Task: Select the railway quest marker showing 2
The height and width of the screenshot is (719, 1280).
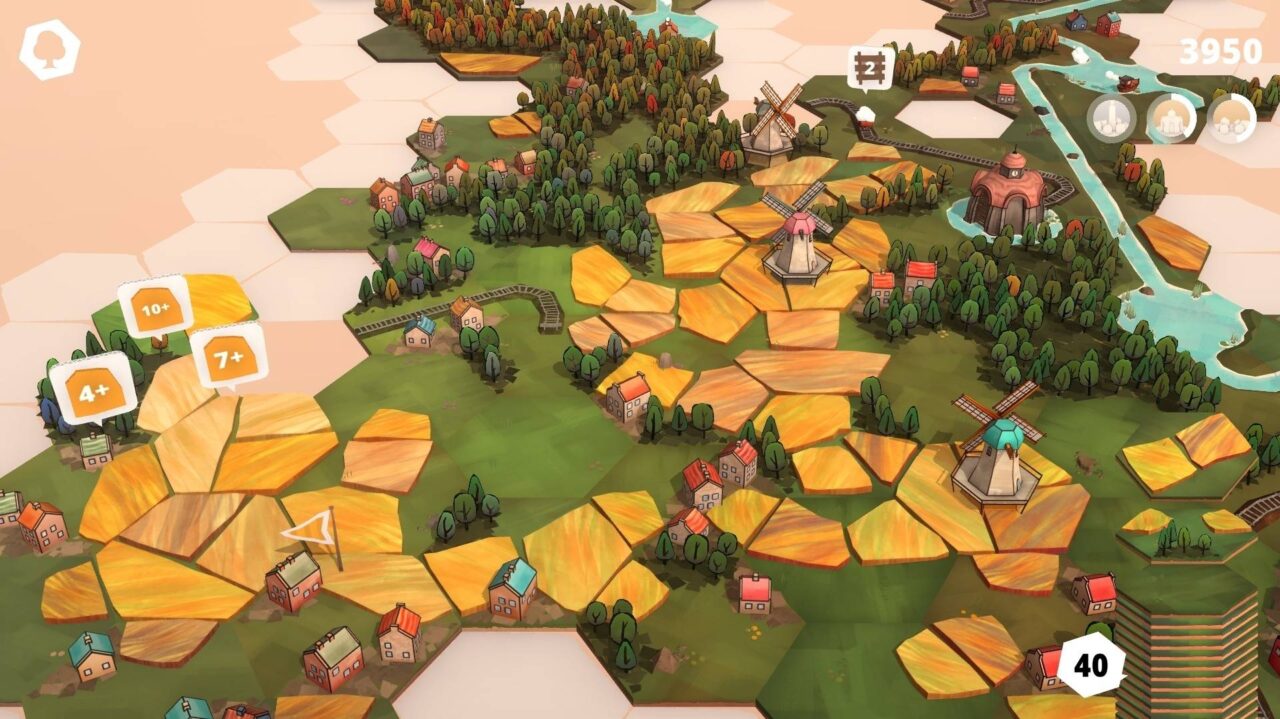Action: tap(870, 68)
